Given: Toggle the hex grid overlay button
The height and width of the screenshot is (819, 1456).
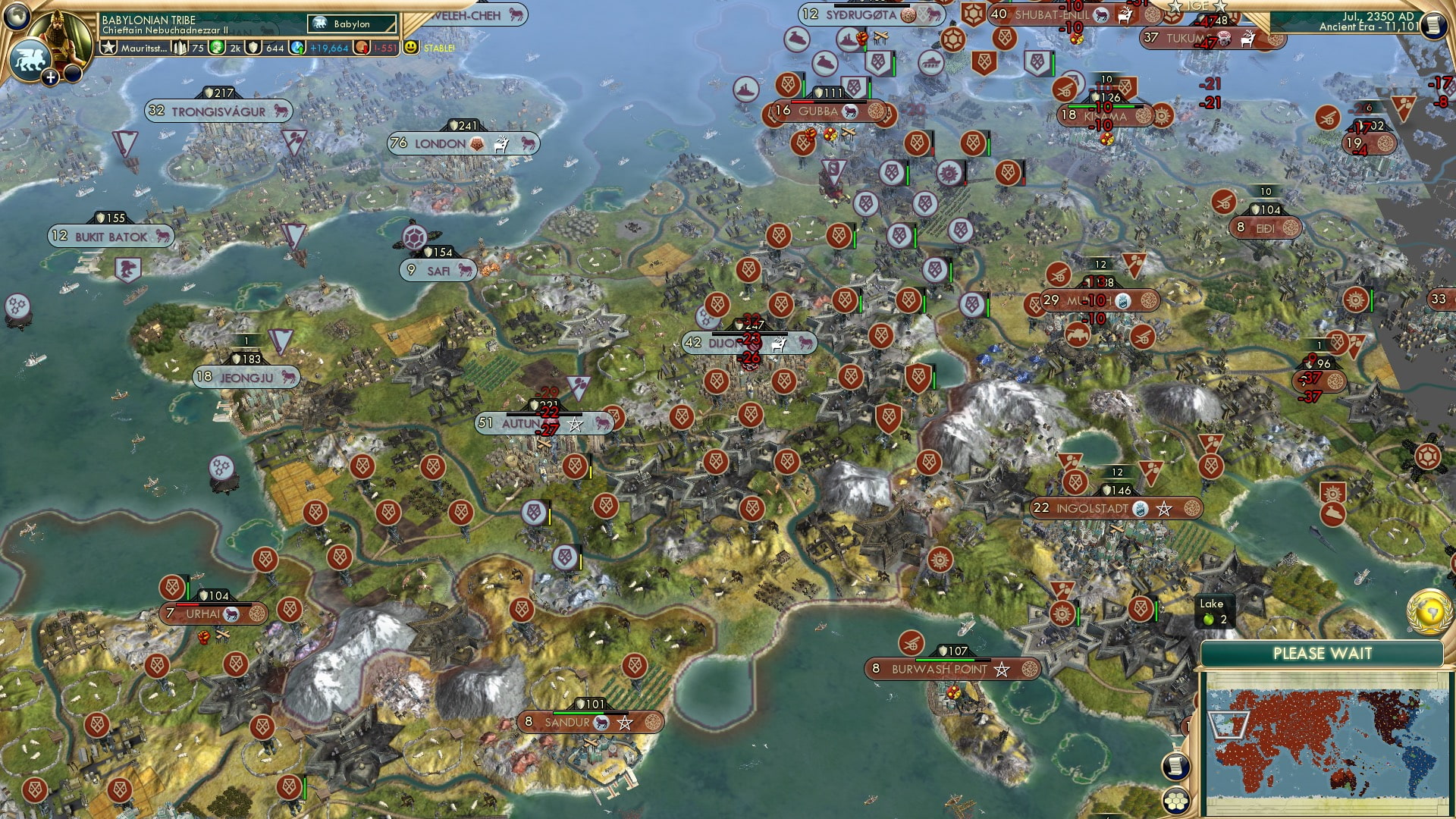Looking at the screenshot, I should coord(1175,800).
